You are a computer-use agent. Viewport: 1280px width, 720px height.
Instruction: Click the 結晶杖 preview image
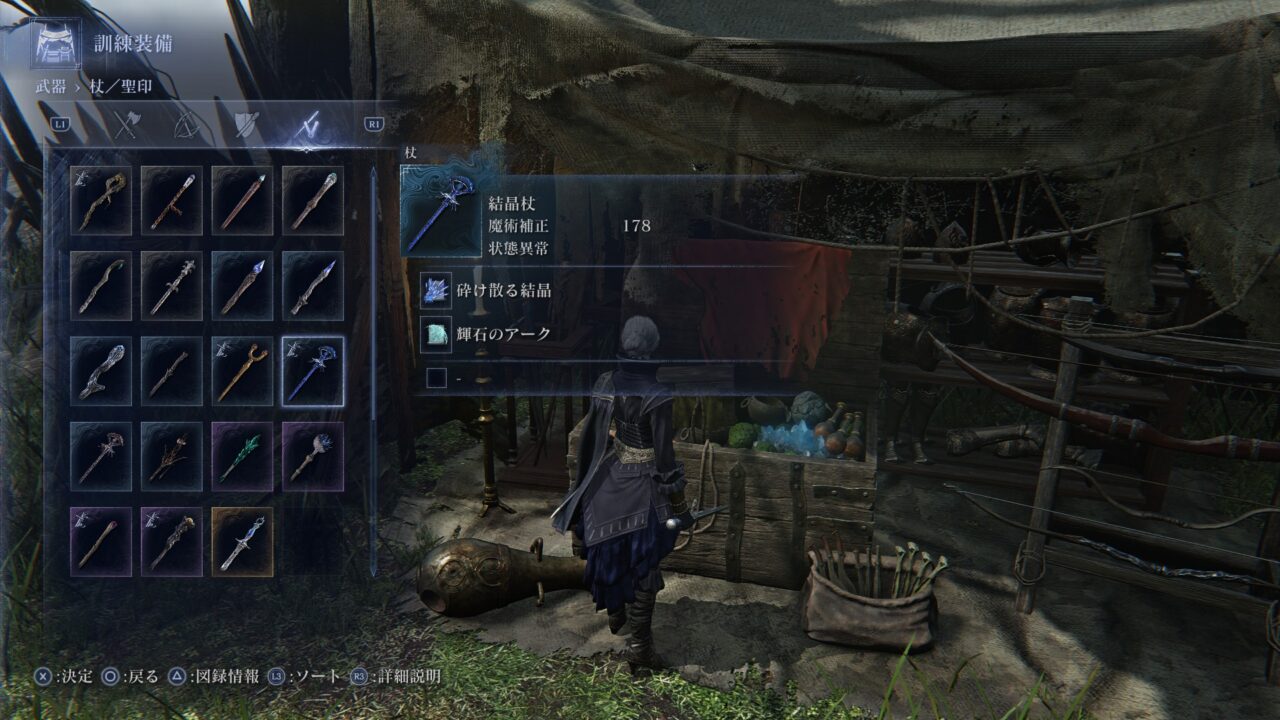[441, 211]
